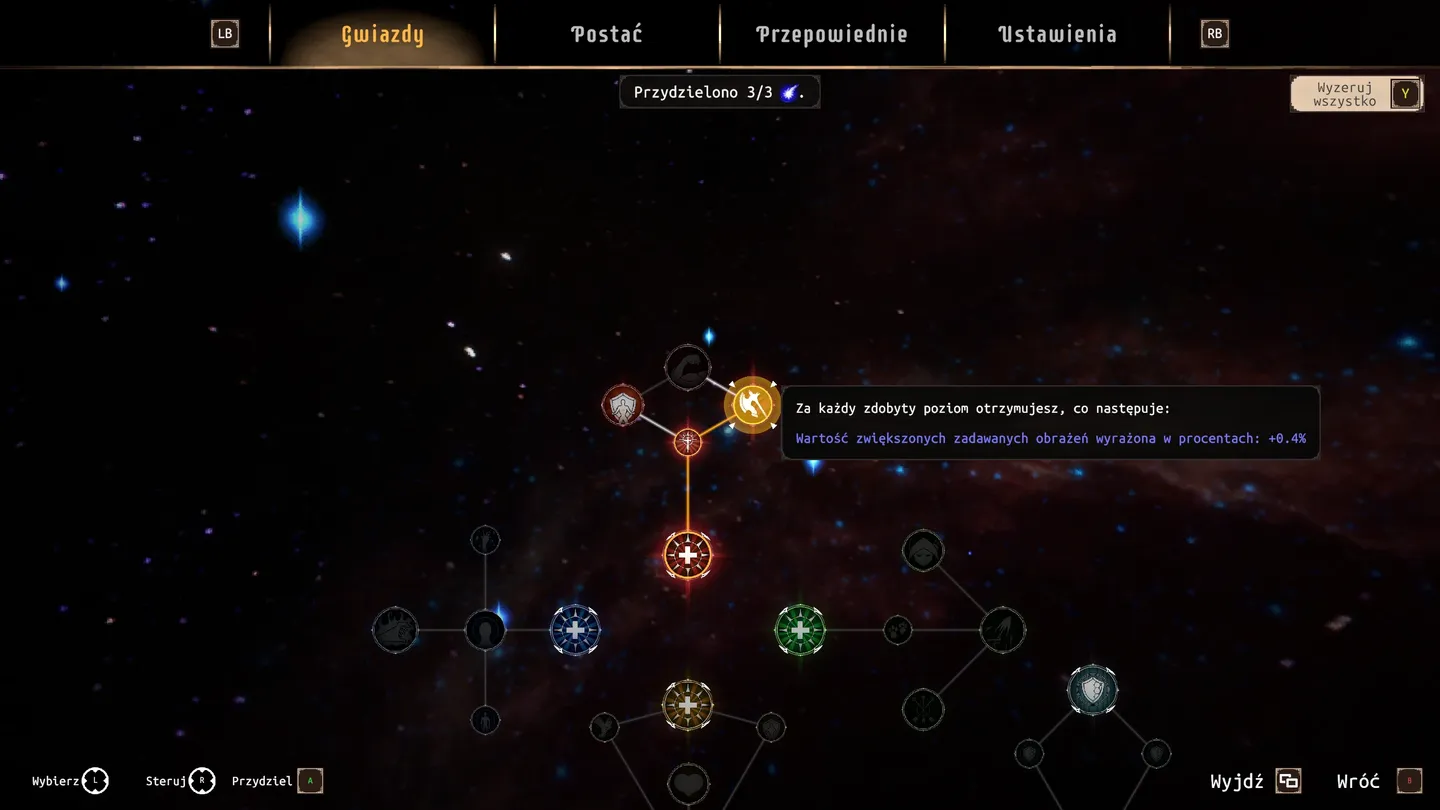Screen dimensions: 1440x810
Task: Click the red cross constellation node
Action: pos(688,555)
